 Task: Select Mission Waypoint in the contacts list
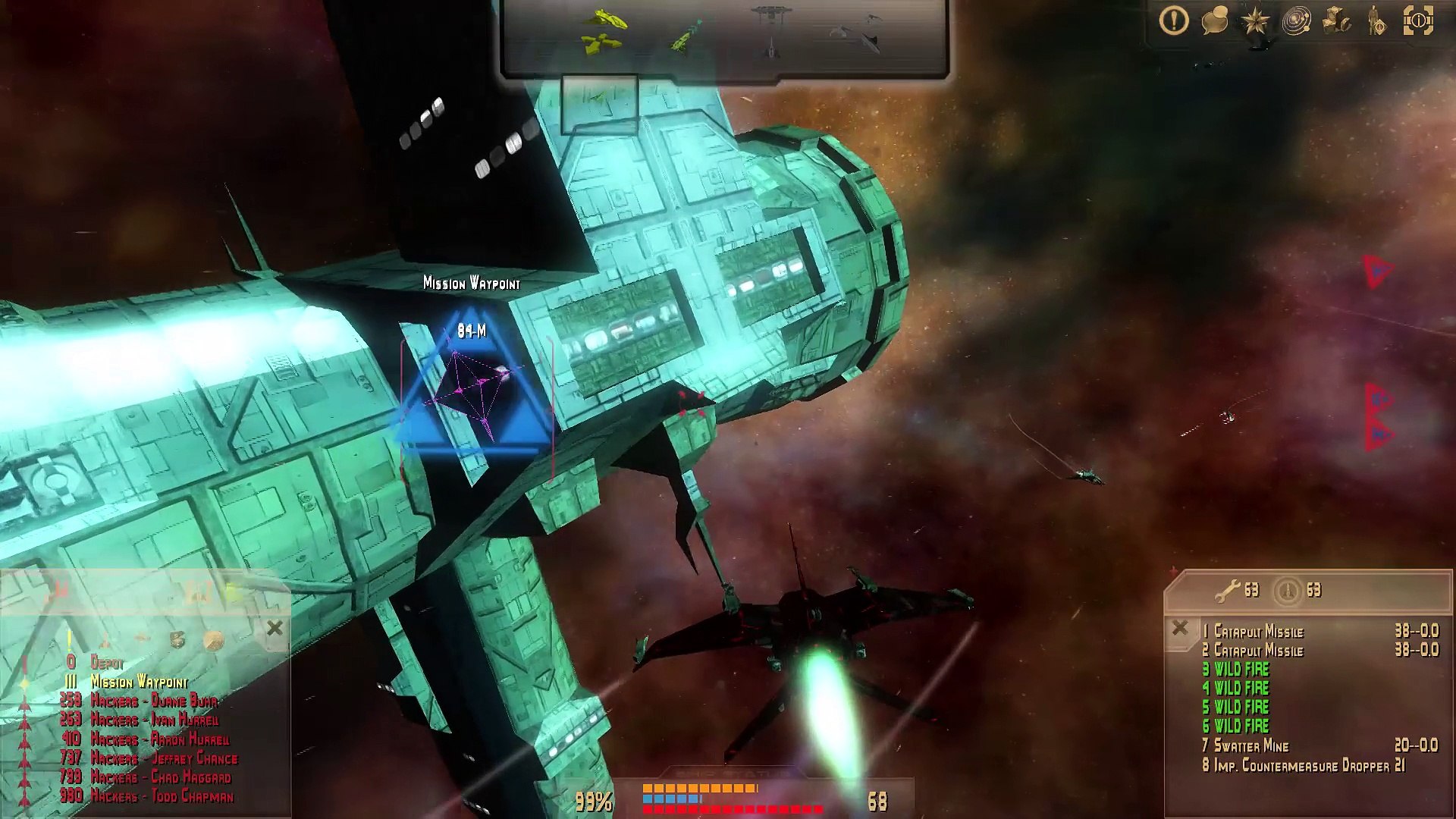click(139, 682)
